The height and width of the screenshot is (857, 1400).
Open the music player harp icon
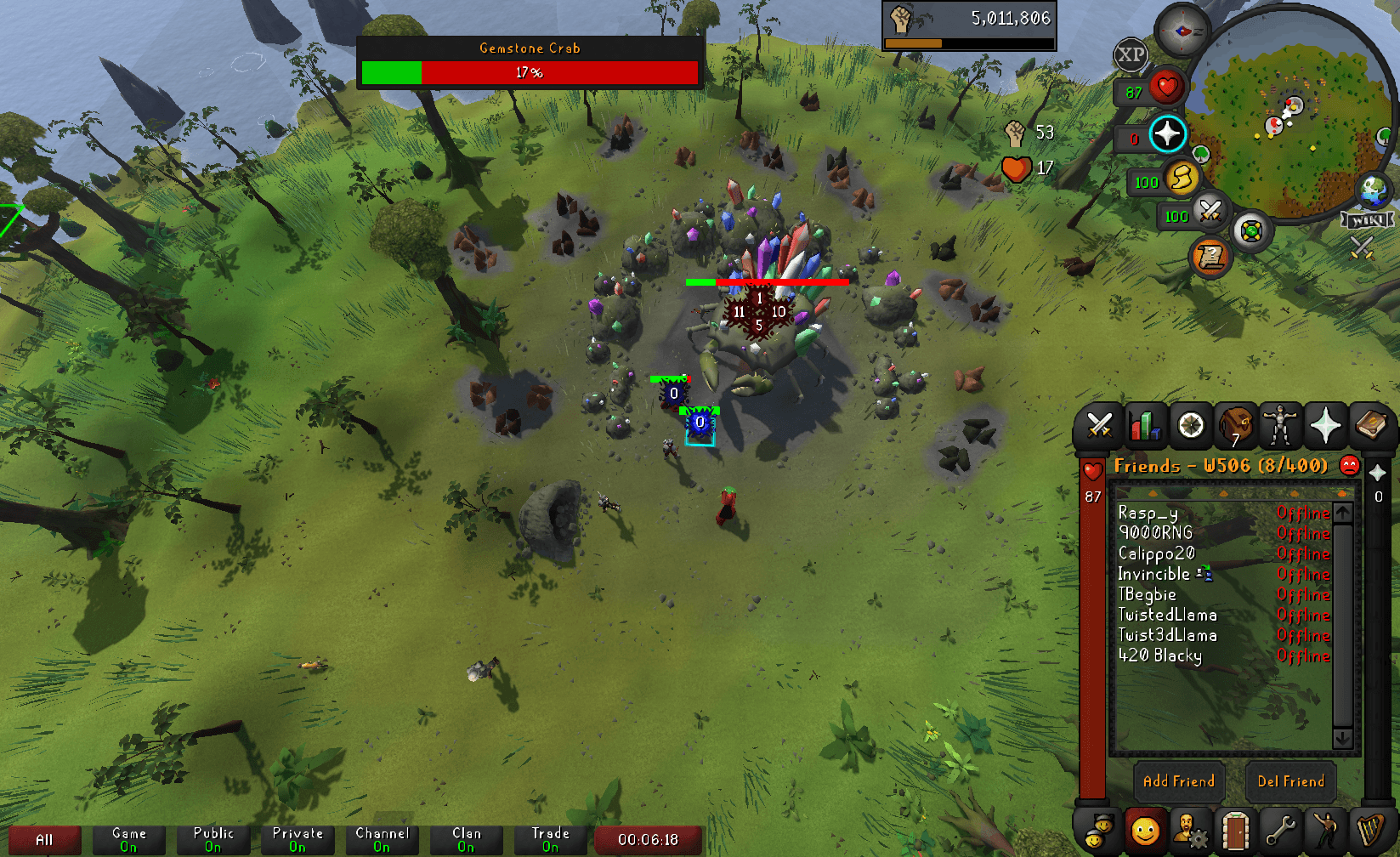(1369, 831)
